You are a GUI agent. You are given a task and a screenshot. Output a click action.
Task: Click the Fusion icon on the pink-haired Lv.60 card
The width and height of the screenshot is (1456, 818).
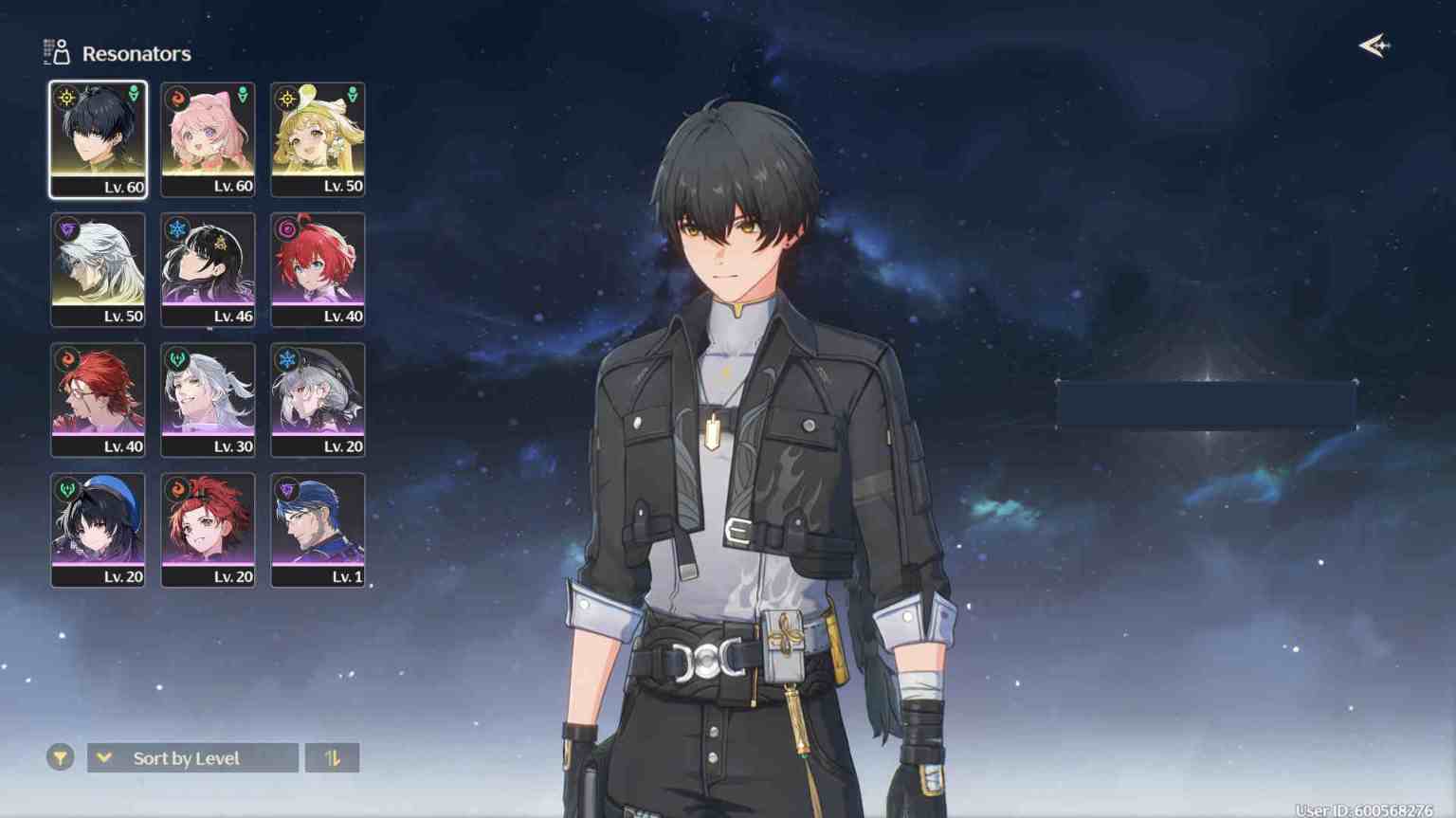[177, 95]
